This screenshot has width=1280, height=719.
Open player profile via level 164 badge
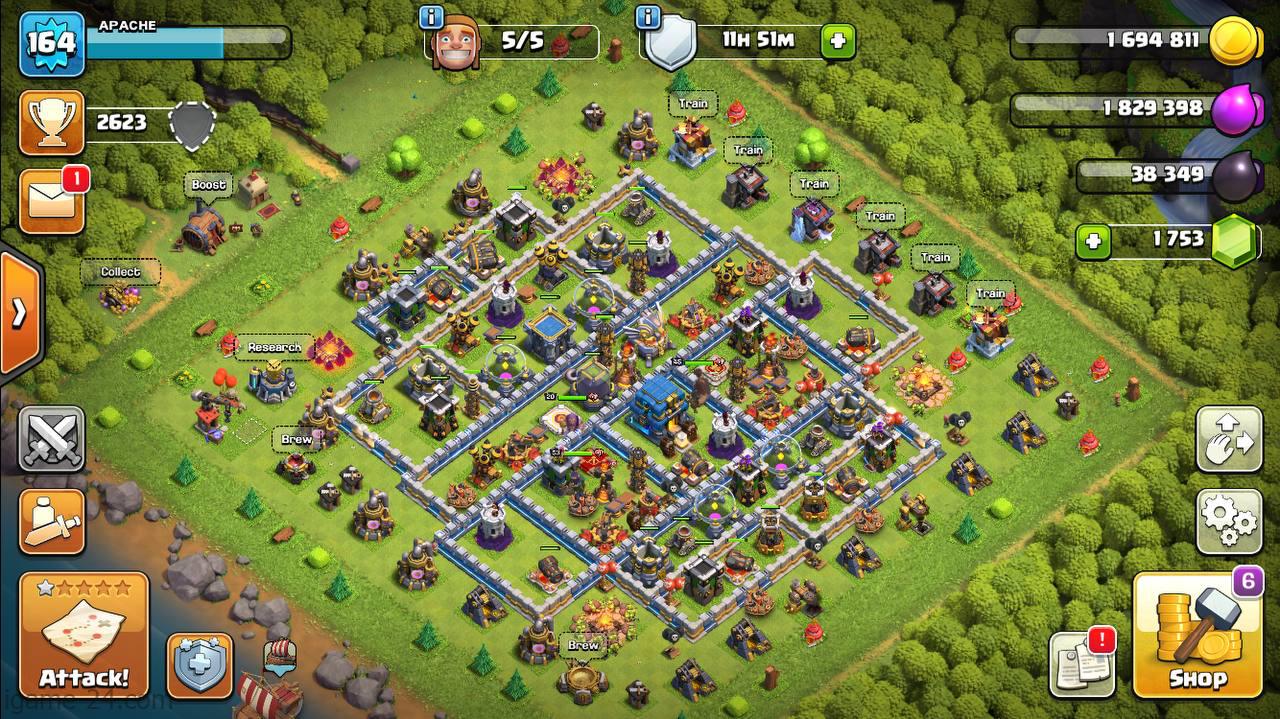(51, 44)
